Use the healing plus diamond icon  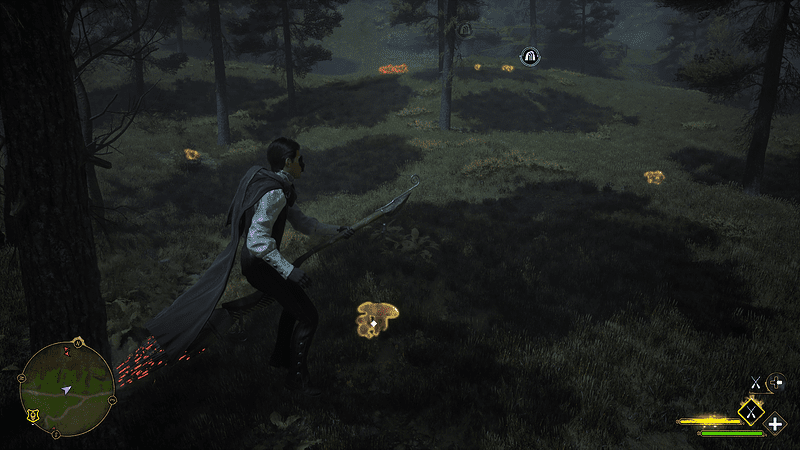[x=775, y=423]
